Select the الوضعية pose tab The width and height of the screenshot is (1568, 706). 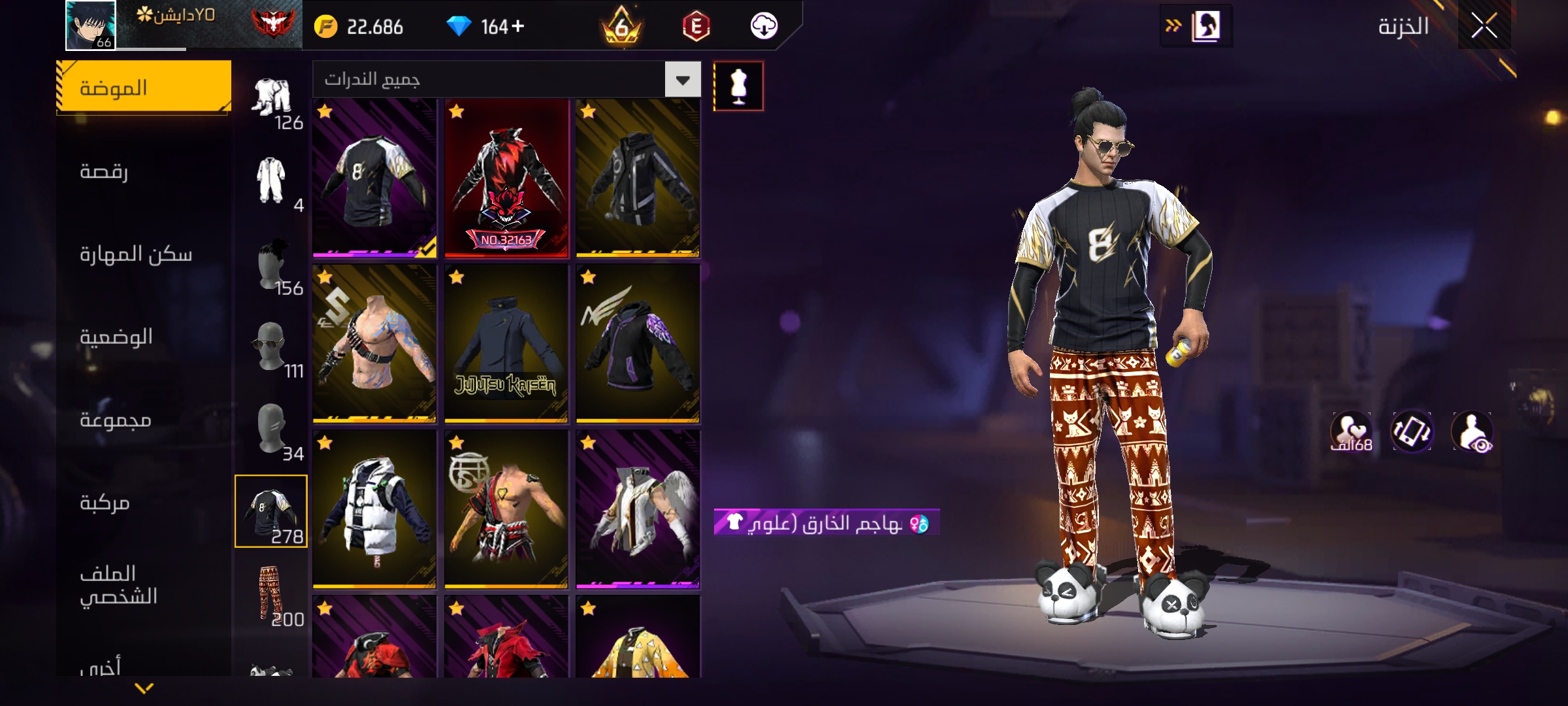coord(116,337)
